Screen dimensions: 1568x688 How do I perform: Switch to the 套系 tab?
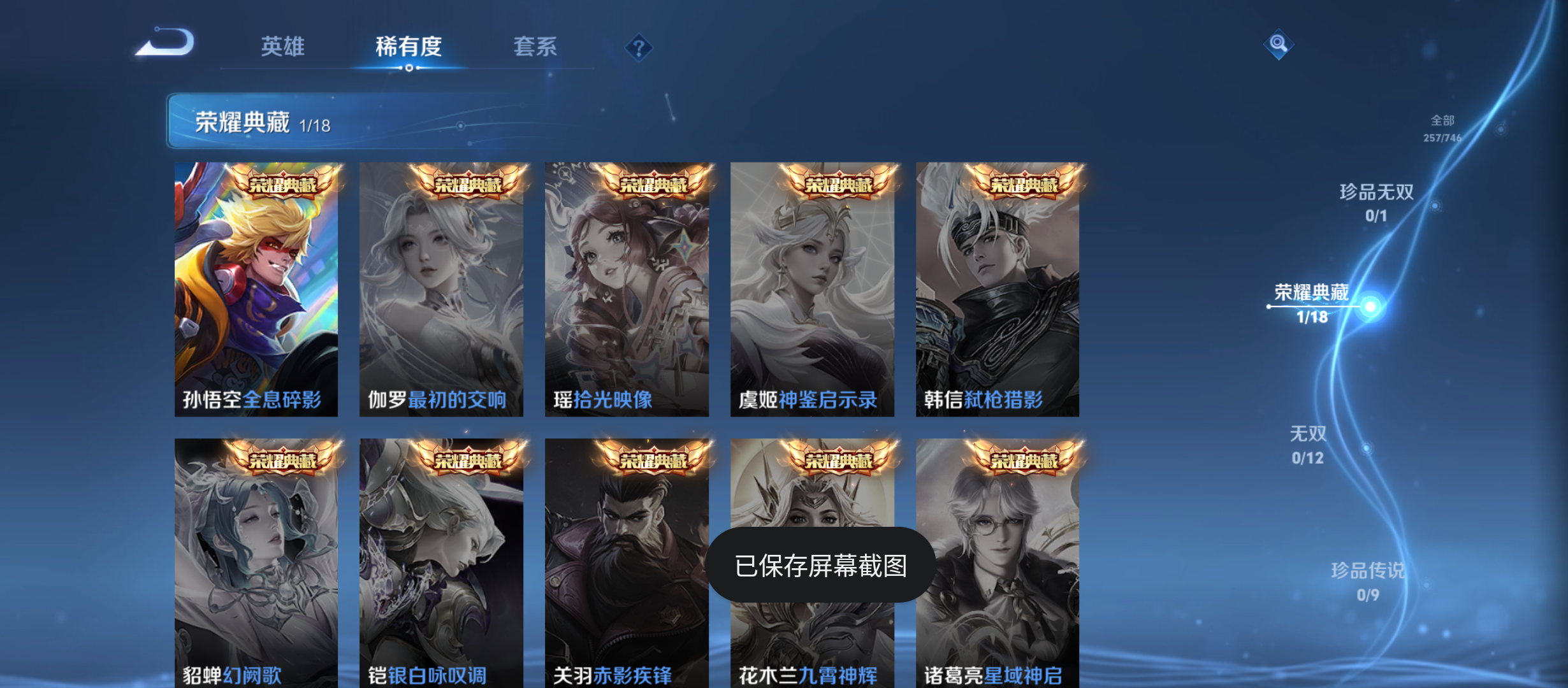tap(537, 47)
